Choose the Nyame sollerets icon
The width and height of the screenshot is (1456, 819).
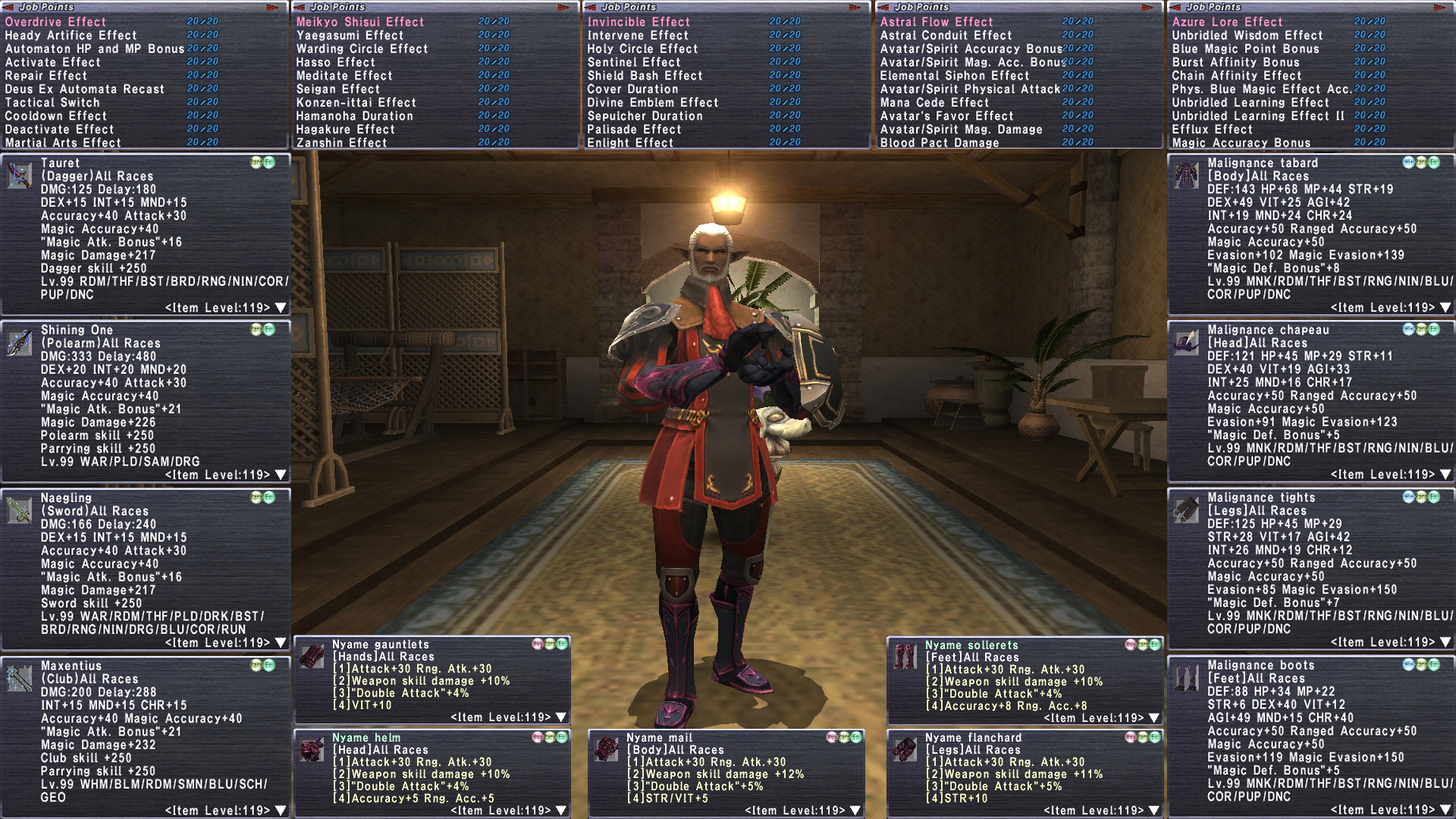click(x=905, y=657)
